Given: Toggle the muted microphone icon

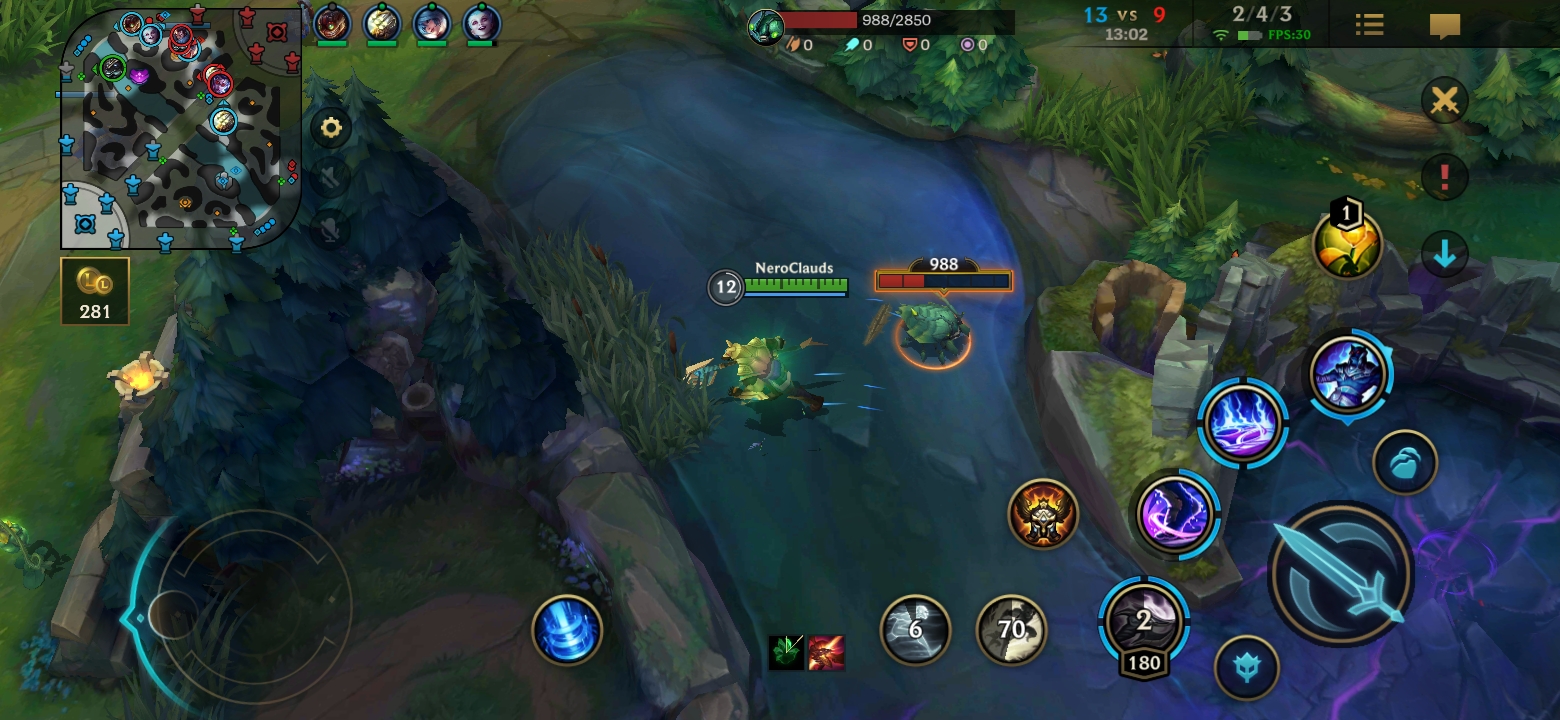Looking at the screenshot, I should [331, 229].
